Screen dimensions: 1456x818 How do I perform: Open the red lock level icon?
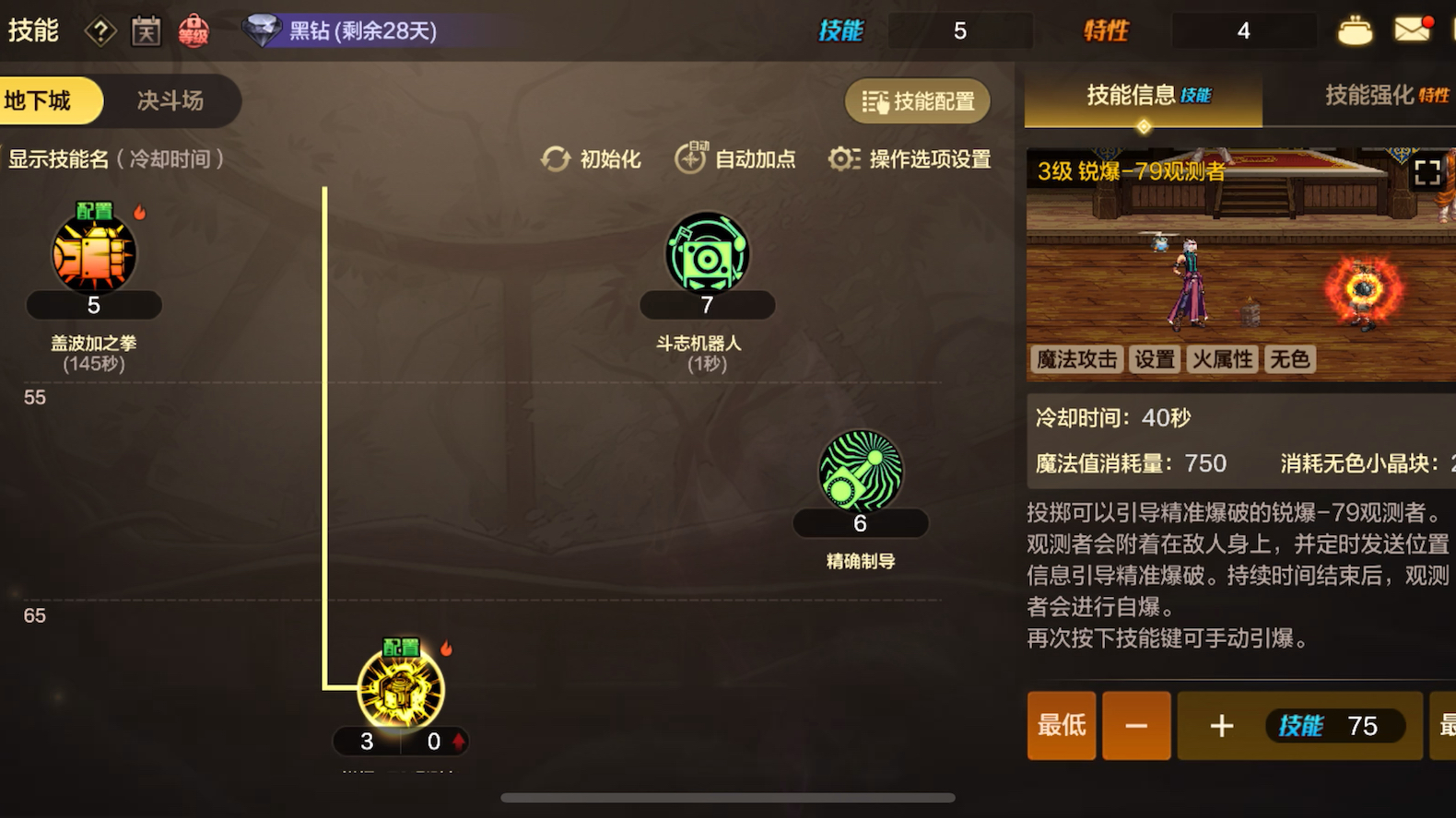pos(194,31)
